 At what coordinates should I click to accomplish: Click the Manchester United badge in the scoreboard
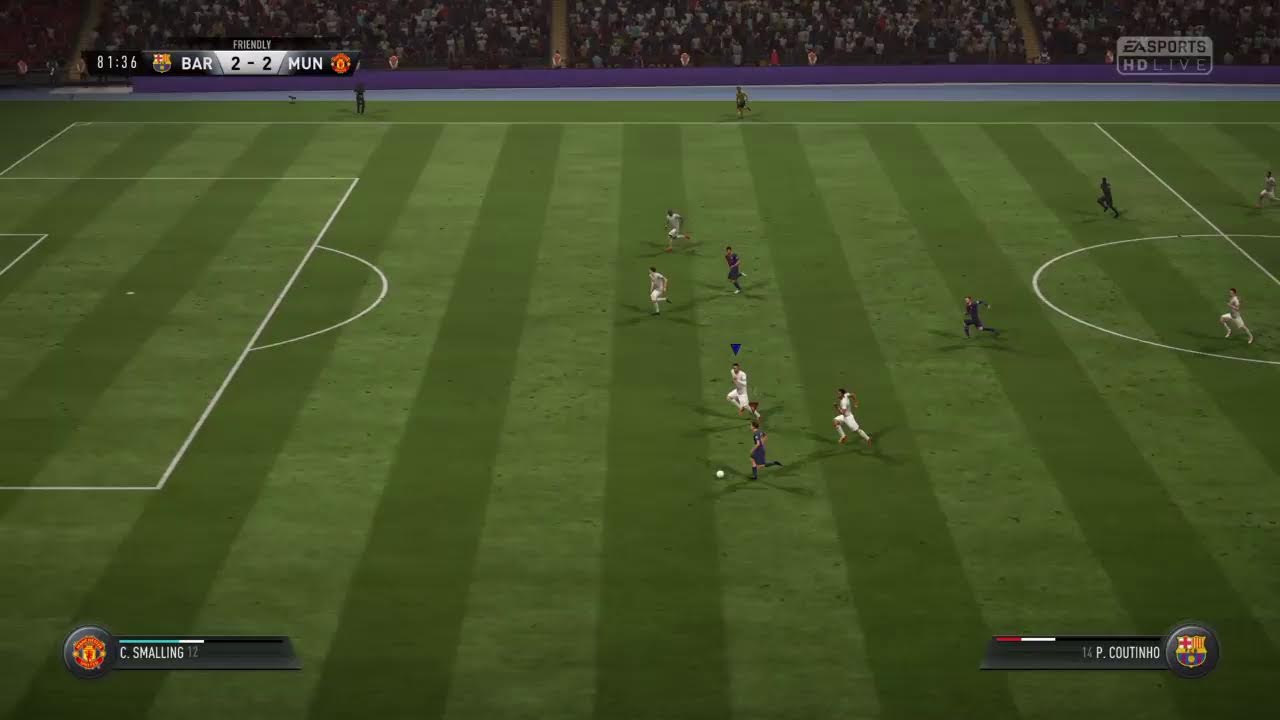tap(341, 63)
